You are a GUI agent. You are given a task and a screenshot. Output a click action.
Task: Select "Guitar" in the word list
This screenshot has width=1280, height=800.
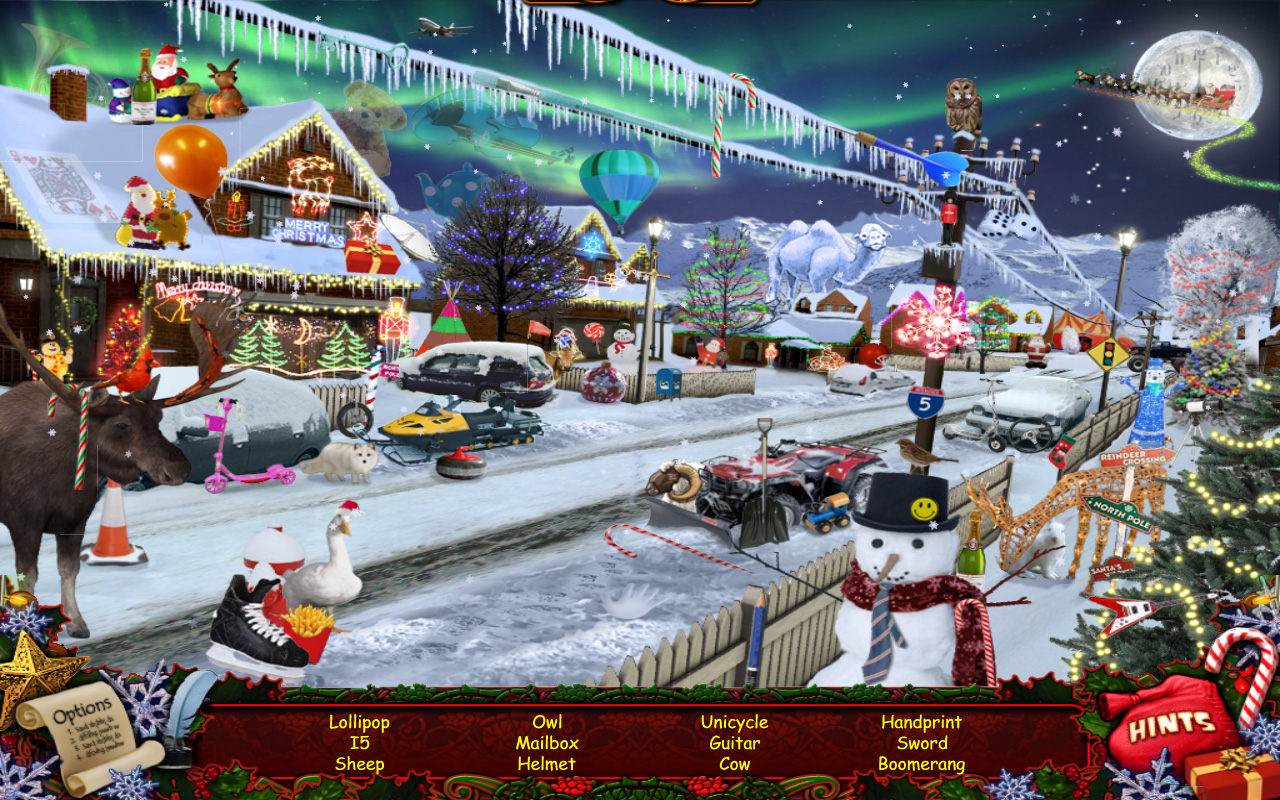coord(734,742)
